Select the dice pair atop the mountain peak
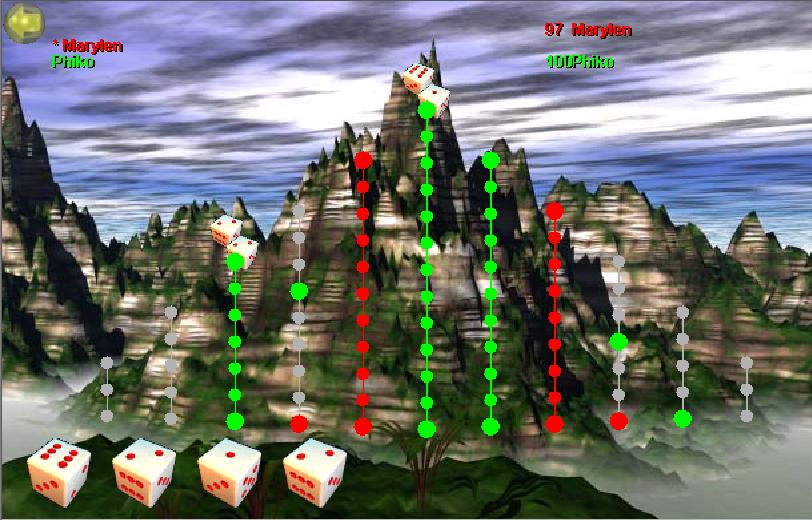The image size is (812, 520). (x=426, y=89)
